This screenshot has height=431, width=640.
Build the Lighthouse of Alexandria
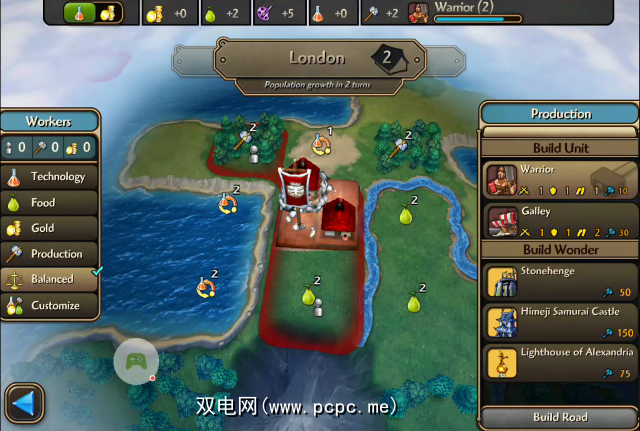pos(560,362)
